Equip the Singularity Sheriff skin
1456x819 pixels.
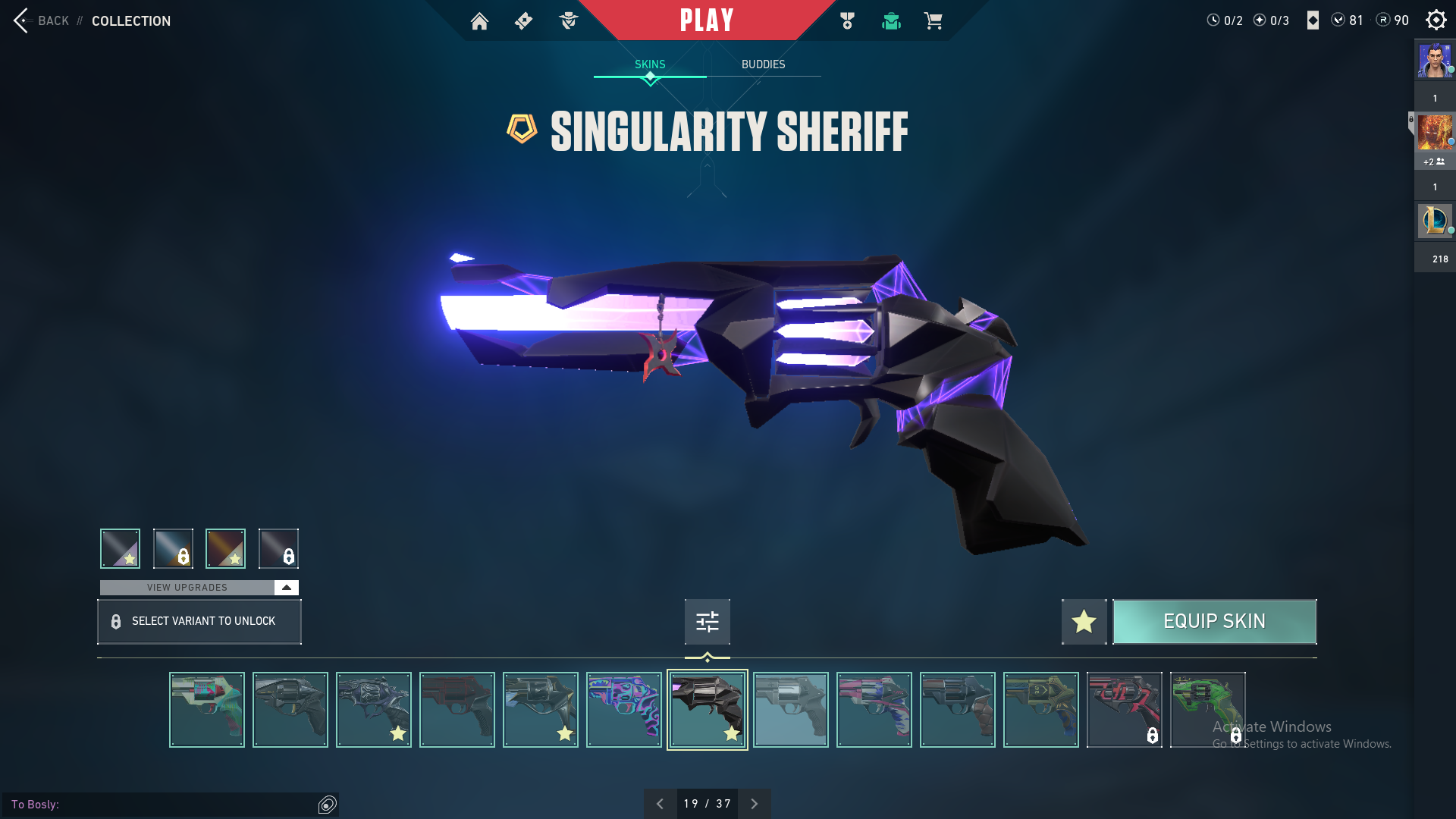[x=1214, y=622]
